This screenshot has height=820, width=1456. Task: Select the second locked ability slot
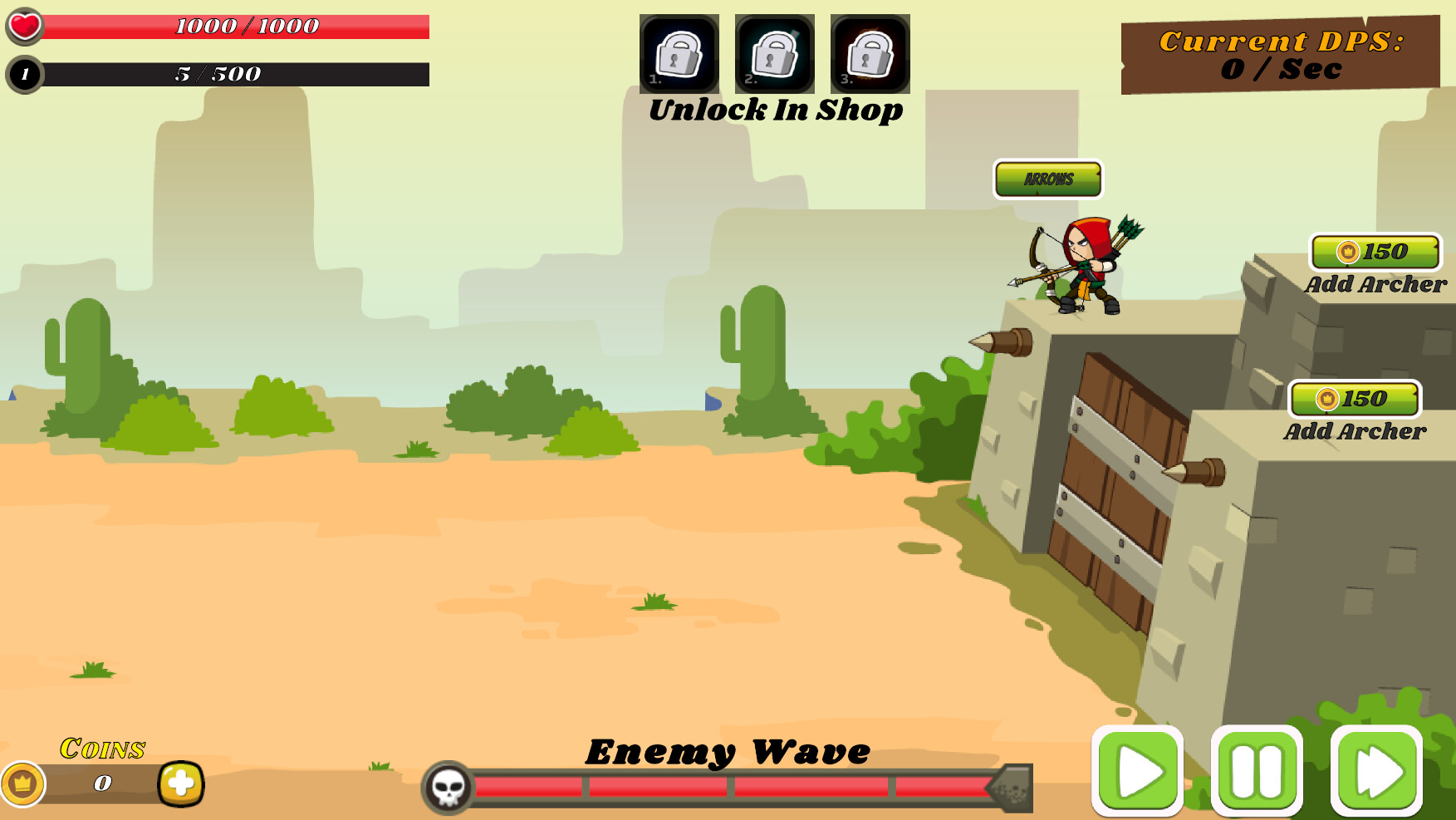point(773,54)
